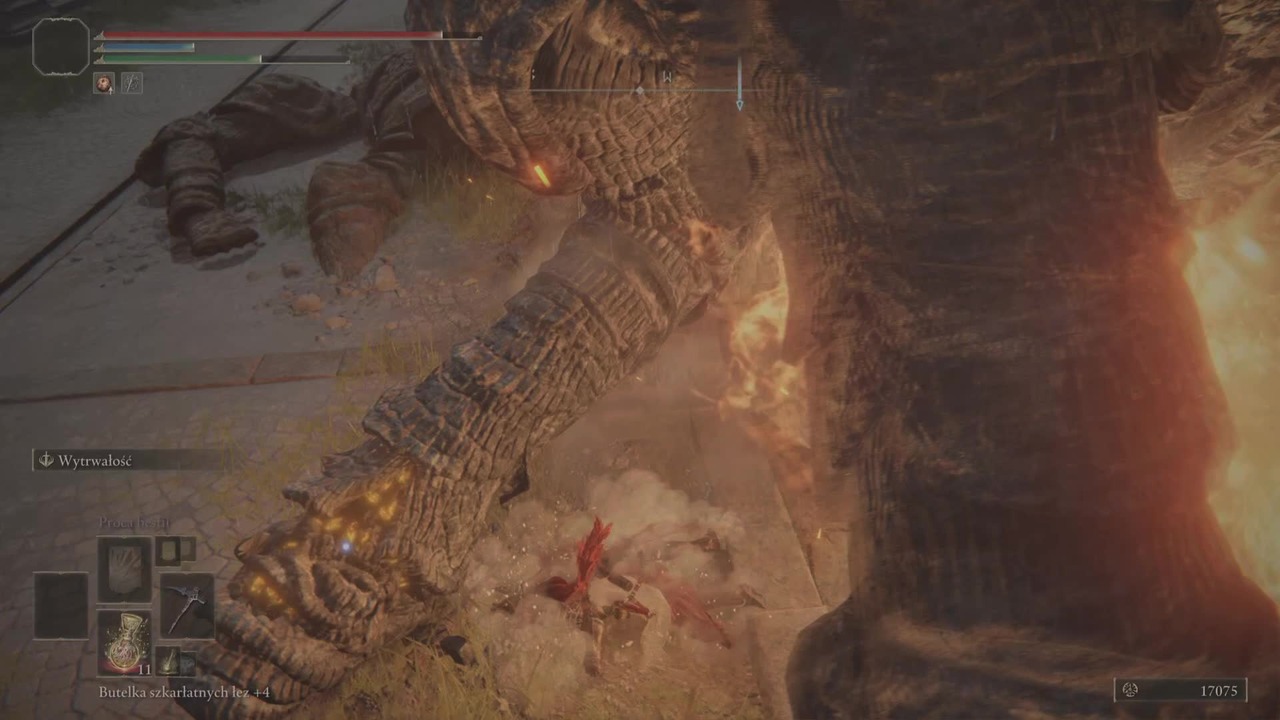Inspect the faded slash status effect icon
This screenshot has height=720, width=1280.
[x=132, y=83]
